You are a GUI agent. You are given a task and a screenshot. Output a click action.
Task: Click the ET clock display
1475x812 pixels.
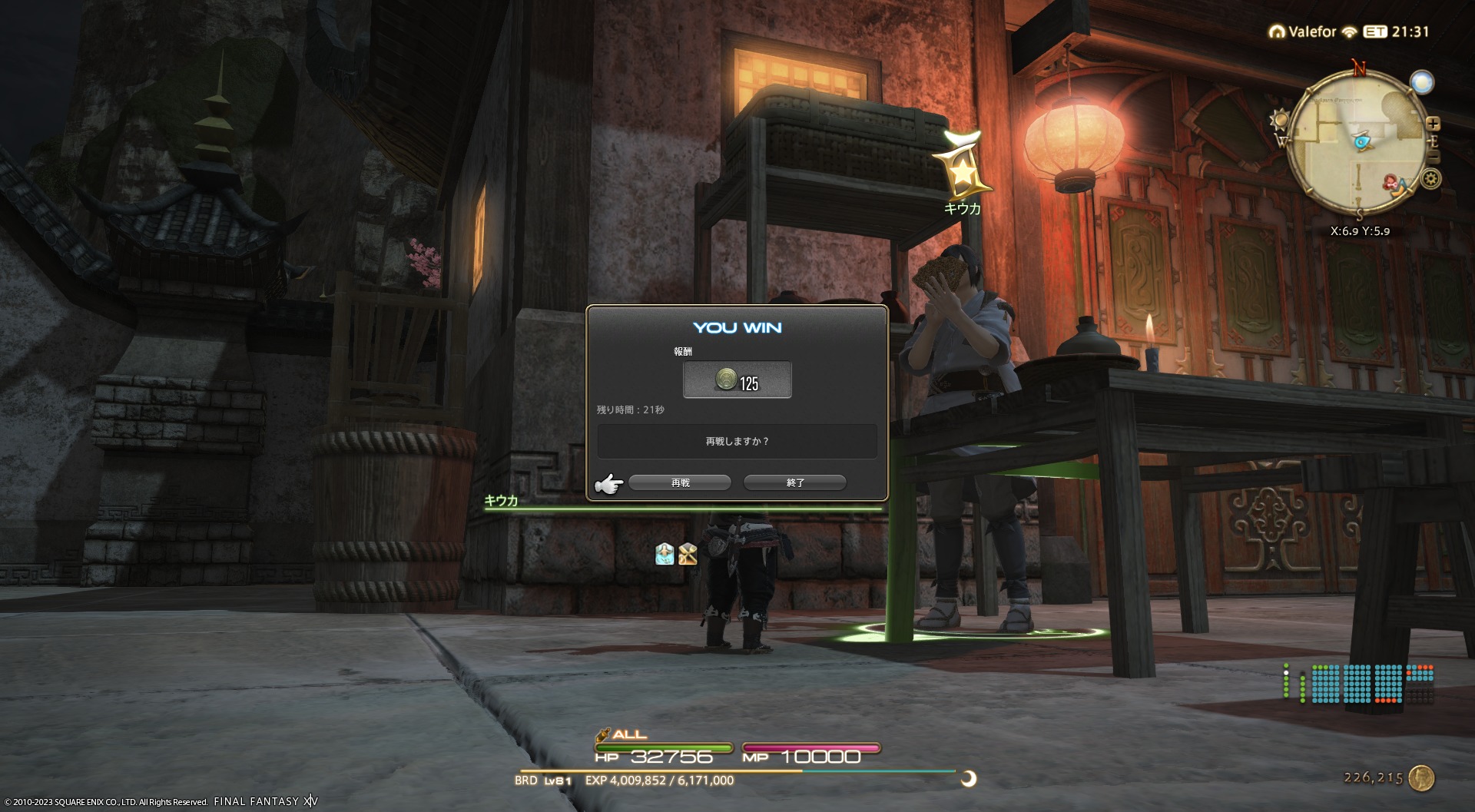coord(1397,31)
